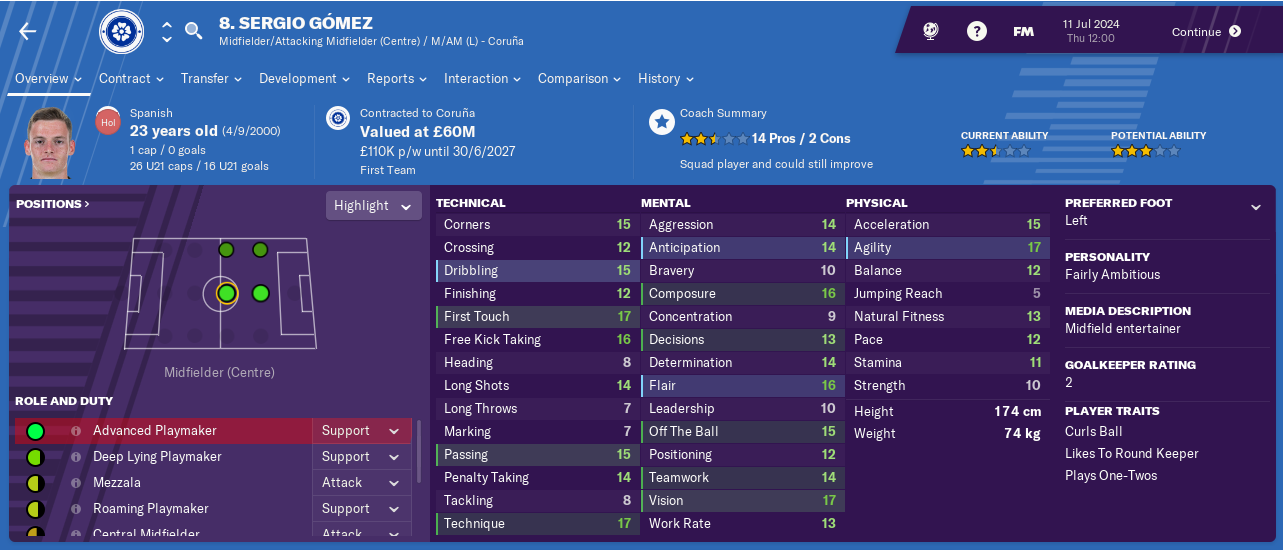Expand the Positions panel header
This screenshot has height=550, width=1283.
coord(53,204)
